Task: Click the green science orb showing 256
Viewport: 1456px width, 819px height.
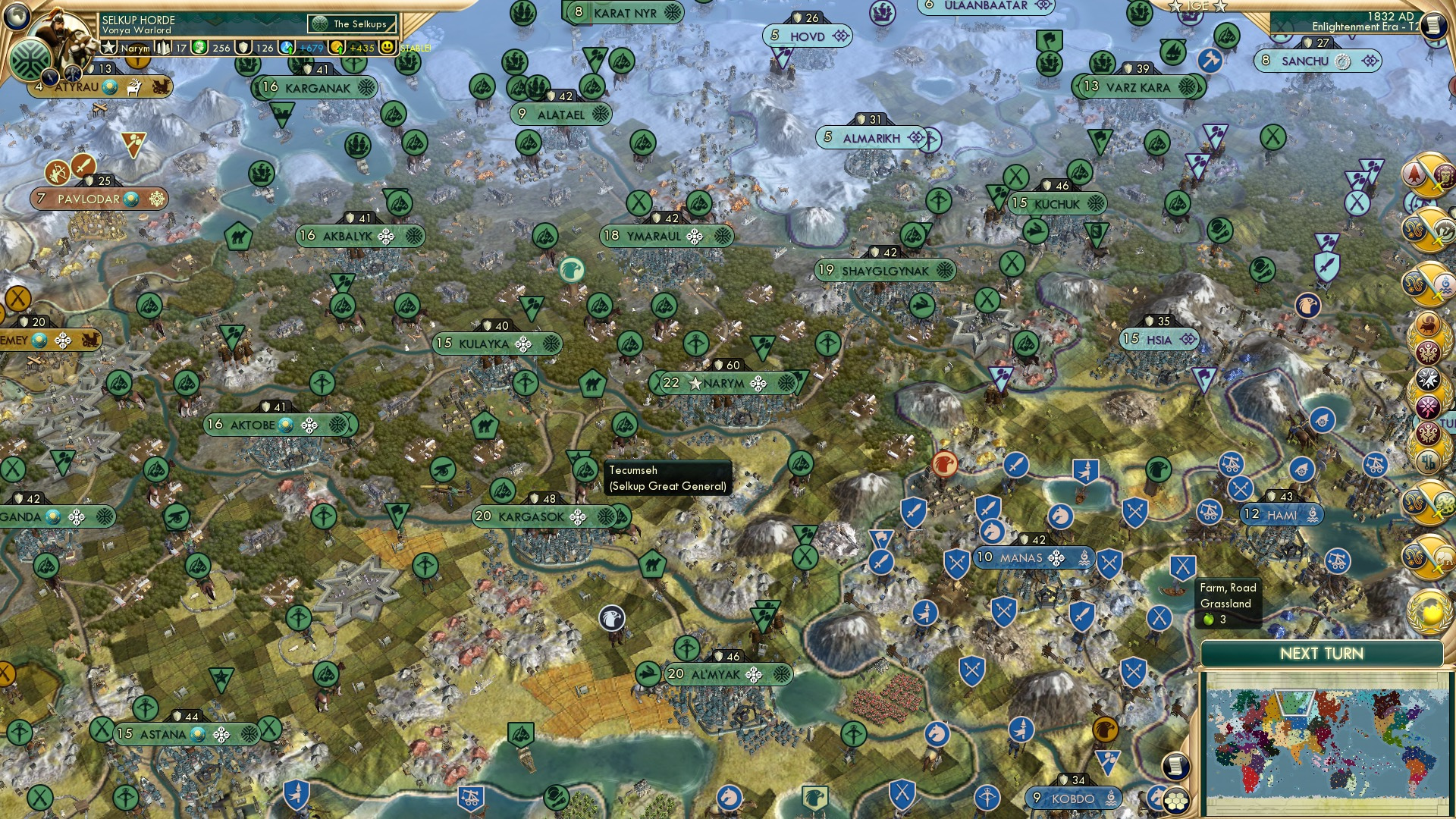Action: [x=199, y=47]
